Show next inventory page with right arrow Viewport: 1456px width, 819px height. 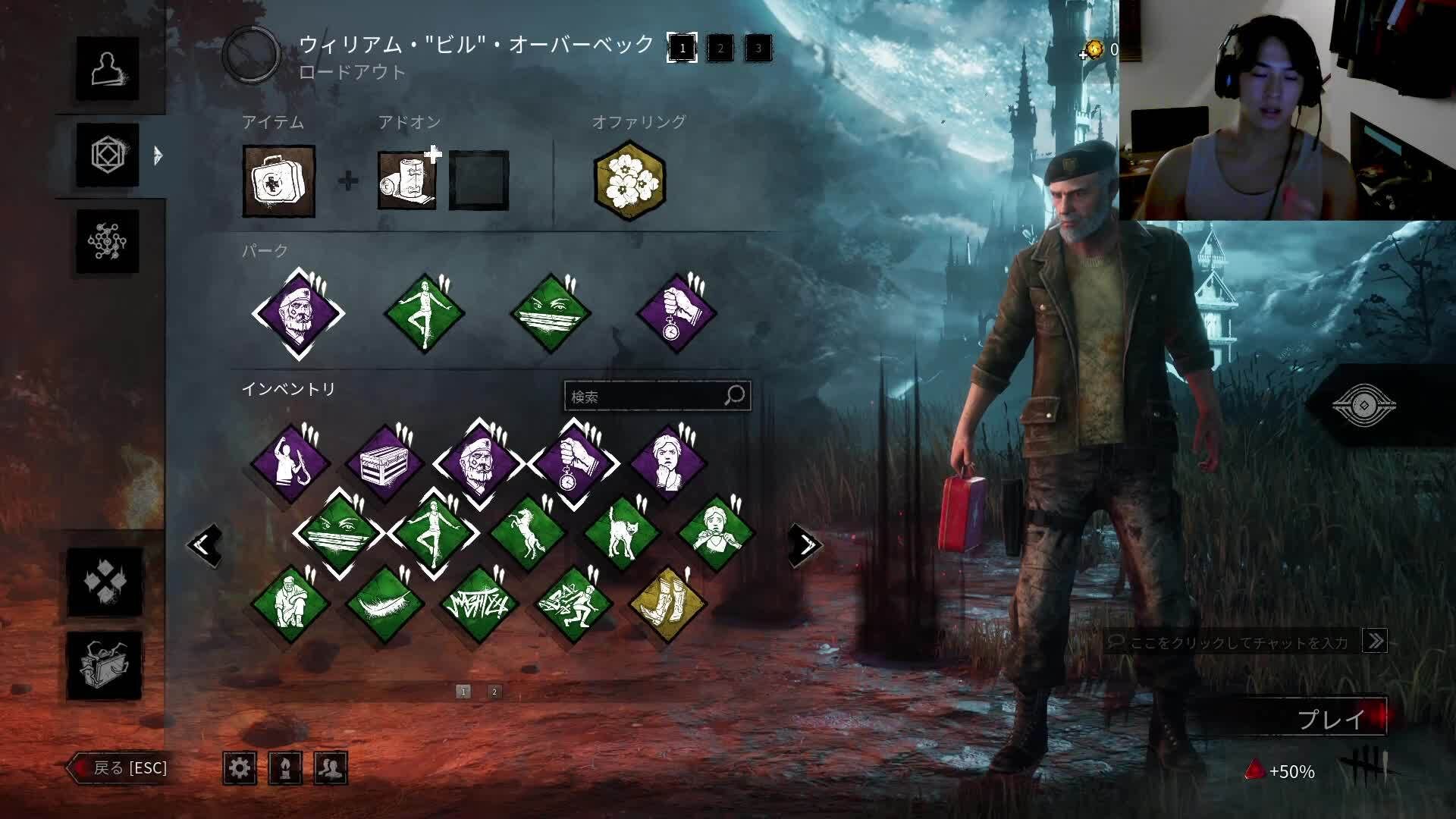point(805,544)
